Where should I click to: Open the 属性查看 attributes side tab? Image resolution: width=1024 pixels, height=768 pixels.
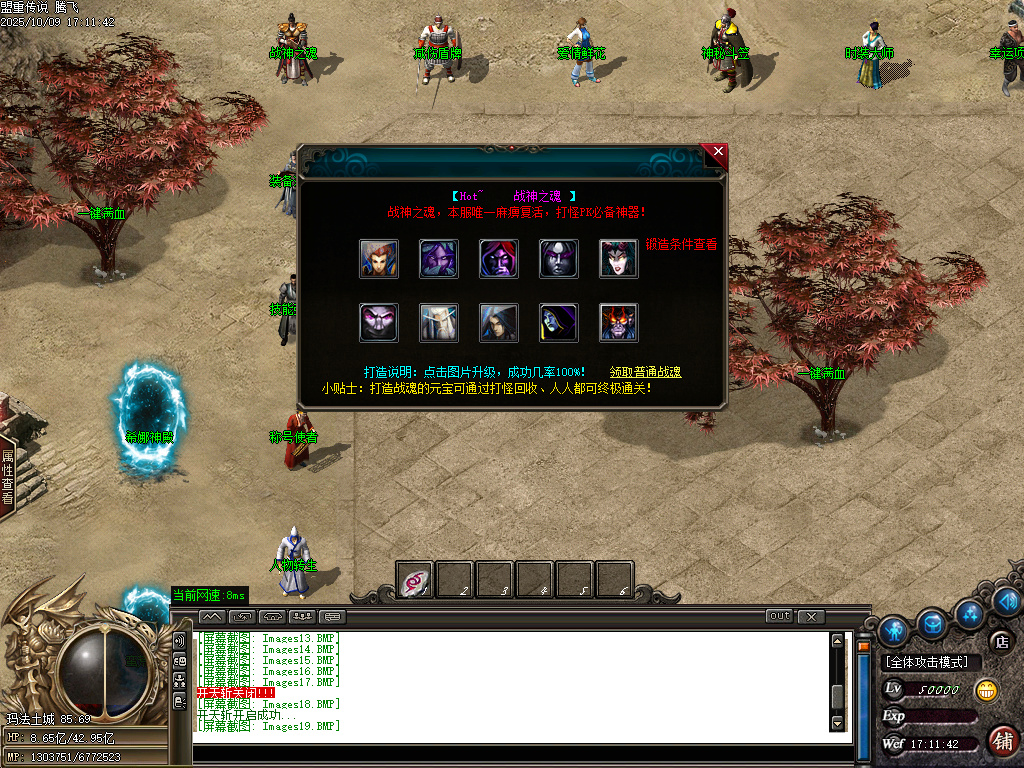pyautogui.click(x=7, y=476)
